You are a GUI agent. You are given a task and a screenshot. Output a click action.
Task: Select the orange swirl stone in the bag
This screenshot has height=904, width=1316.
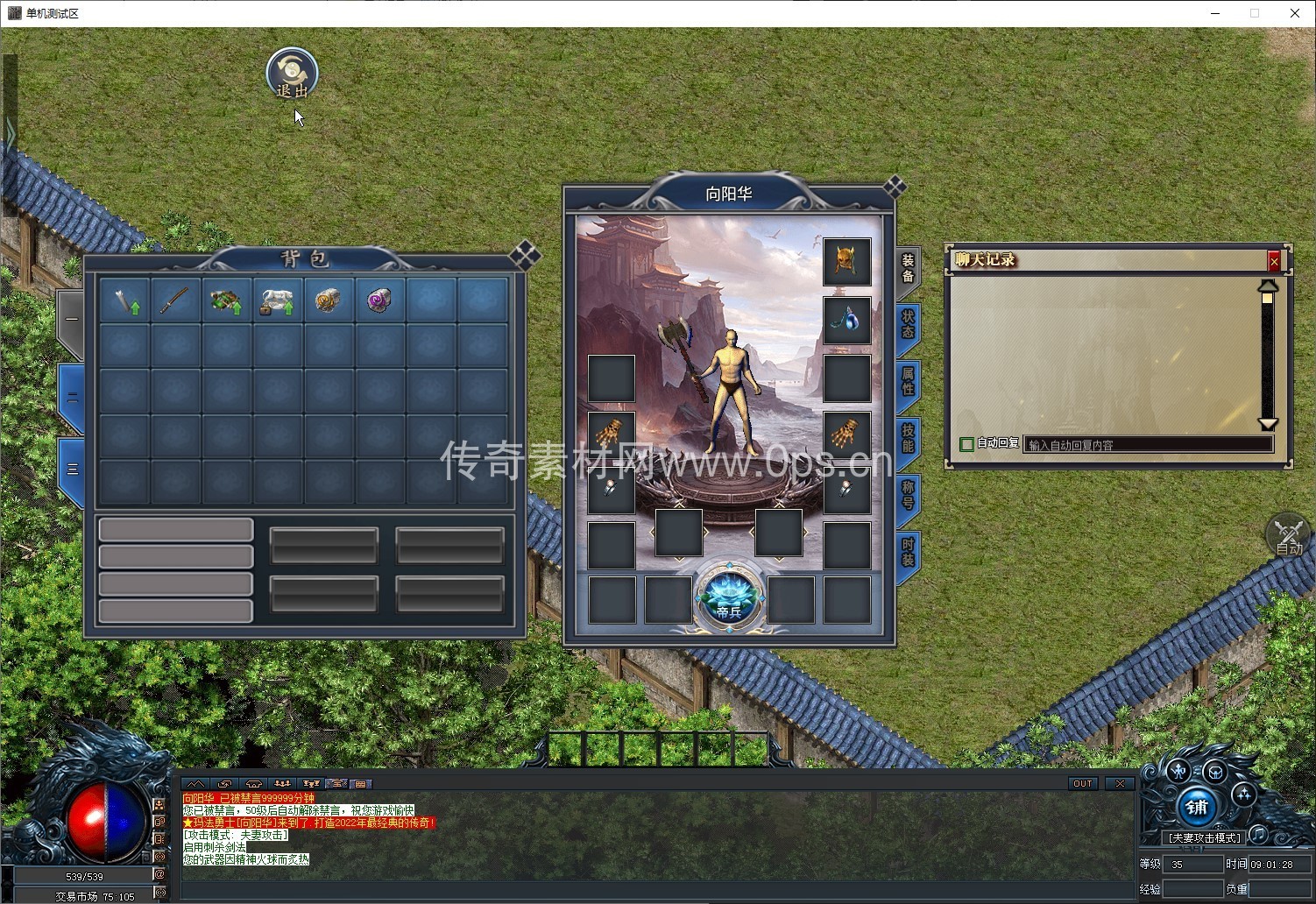click(x=329, y=300)
